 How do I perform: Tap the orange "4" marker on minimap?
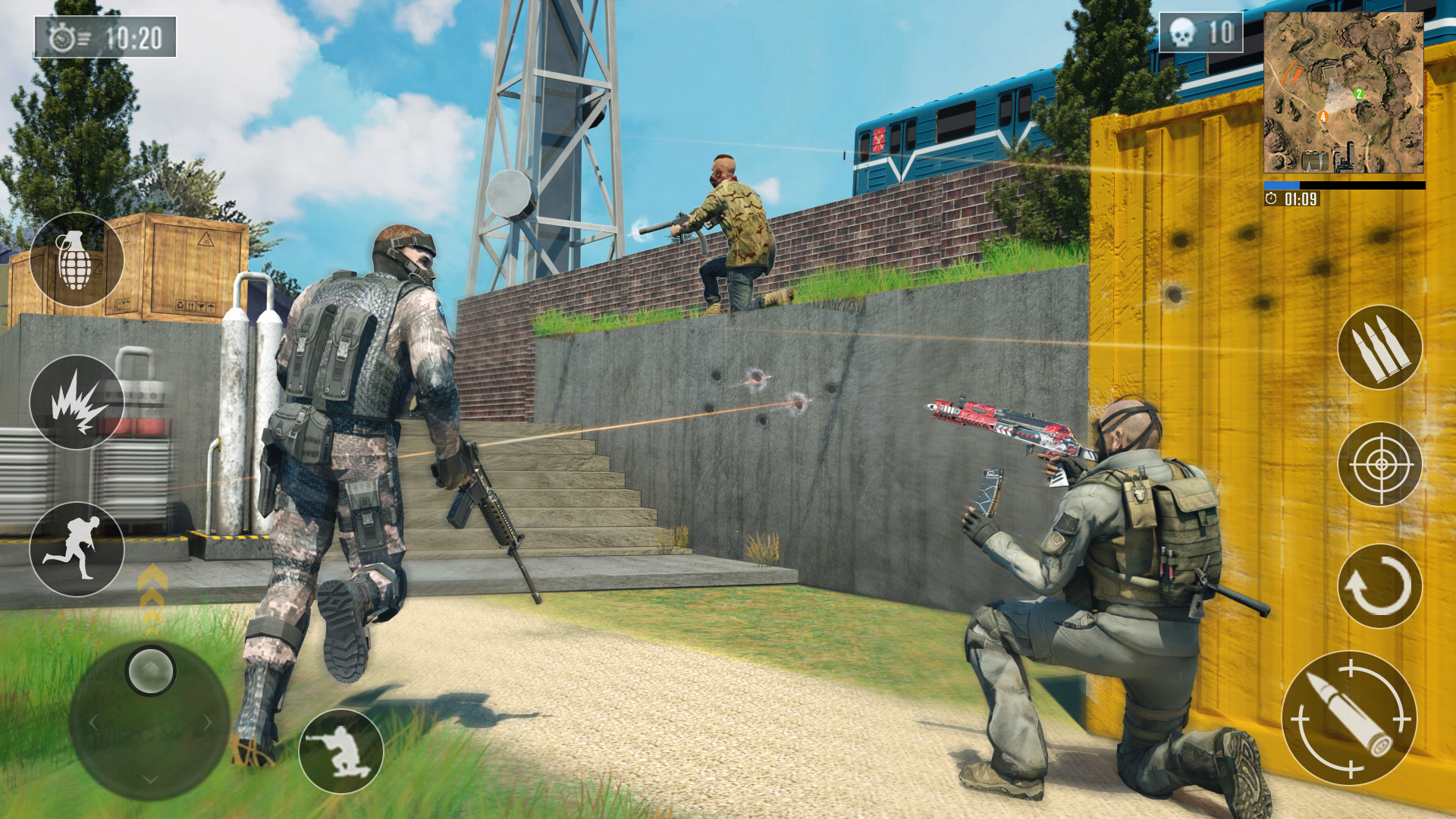click(1323, 115)
